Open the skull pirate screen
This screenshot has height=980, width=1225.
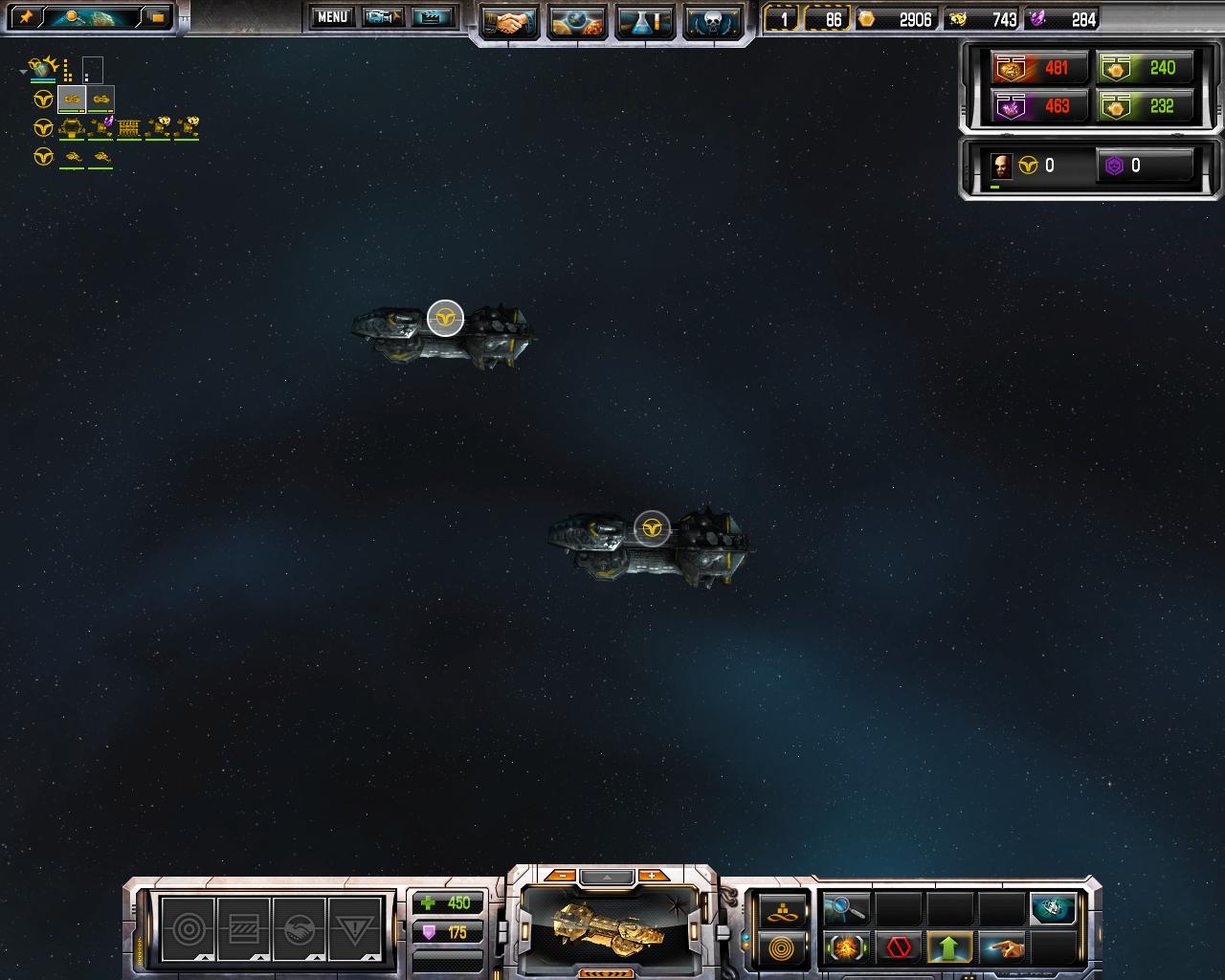coord(713,22)
